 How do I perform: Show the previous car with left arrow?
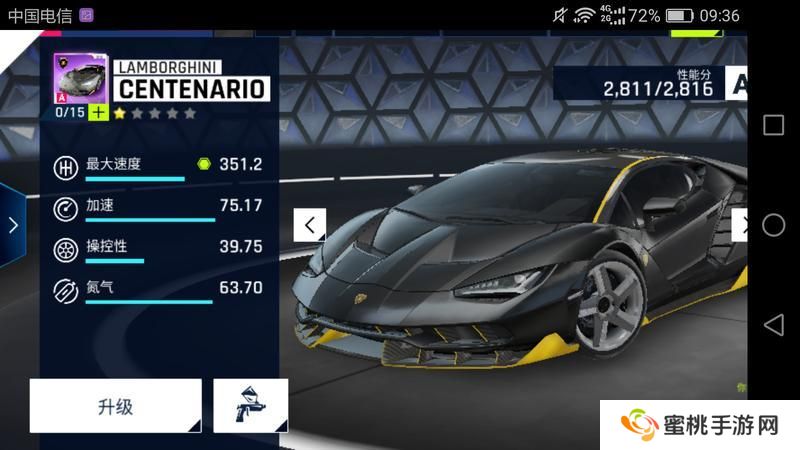[x=310, y=225]
